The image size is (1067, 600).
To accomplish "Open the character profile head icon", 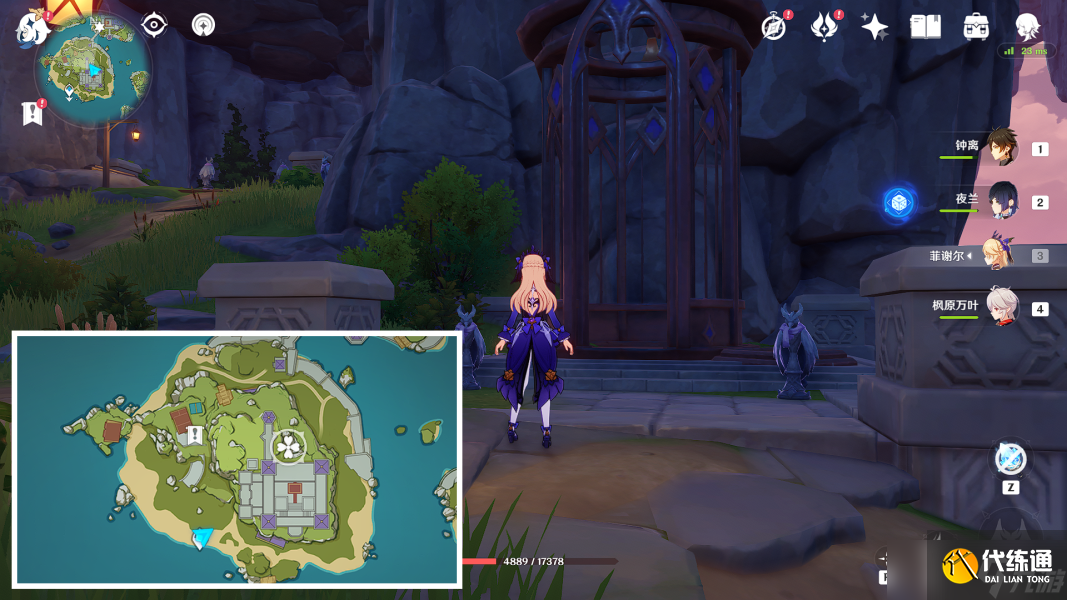I will point(1027,27).
